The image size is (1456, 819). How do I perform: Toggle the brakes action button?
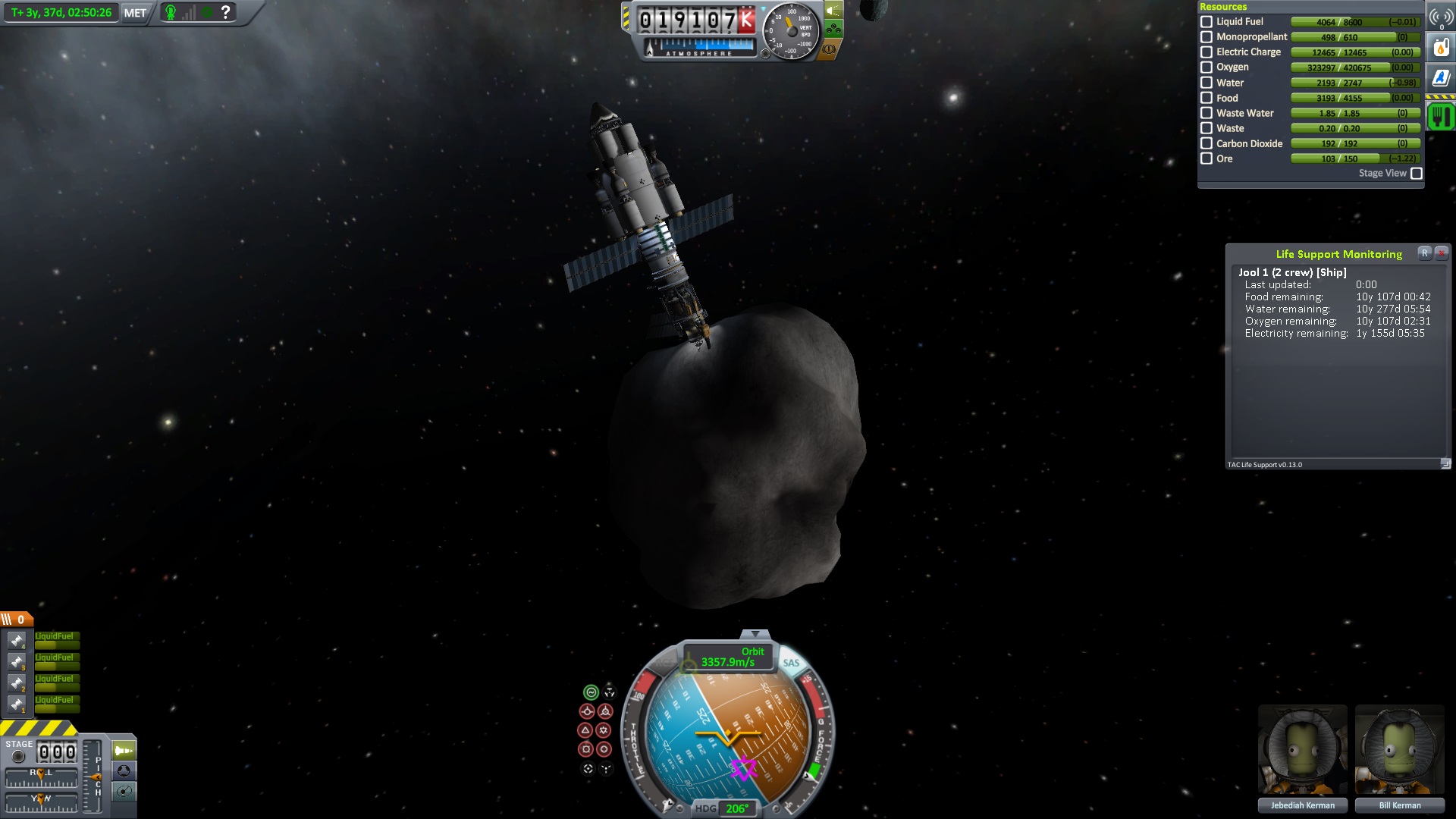[x=828, y=49]
